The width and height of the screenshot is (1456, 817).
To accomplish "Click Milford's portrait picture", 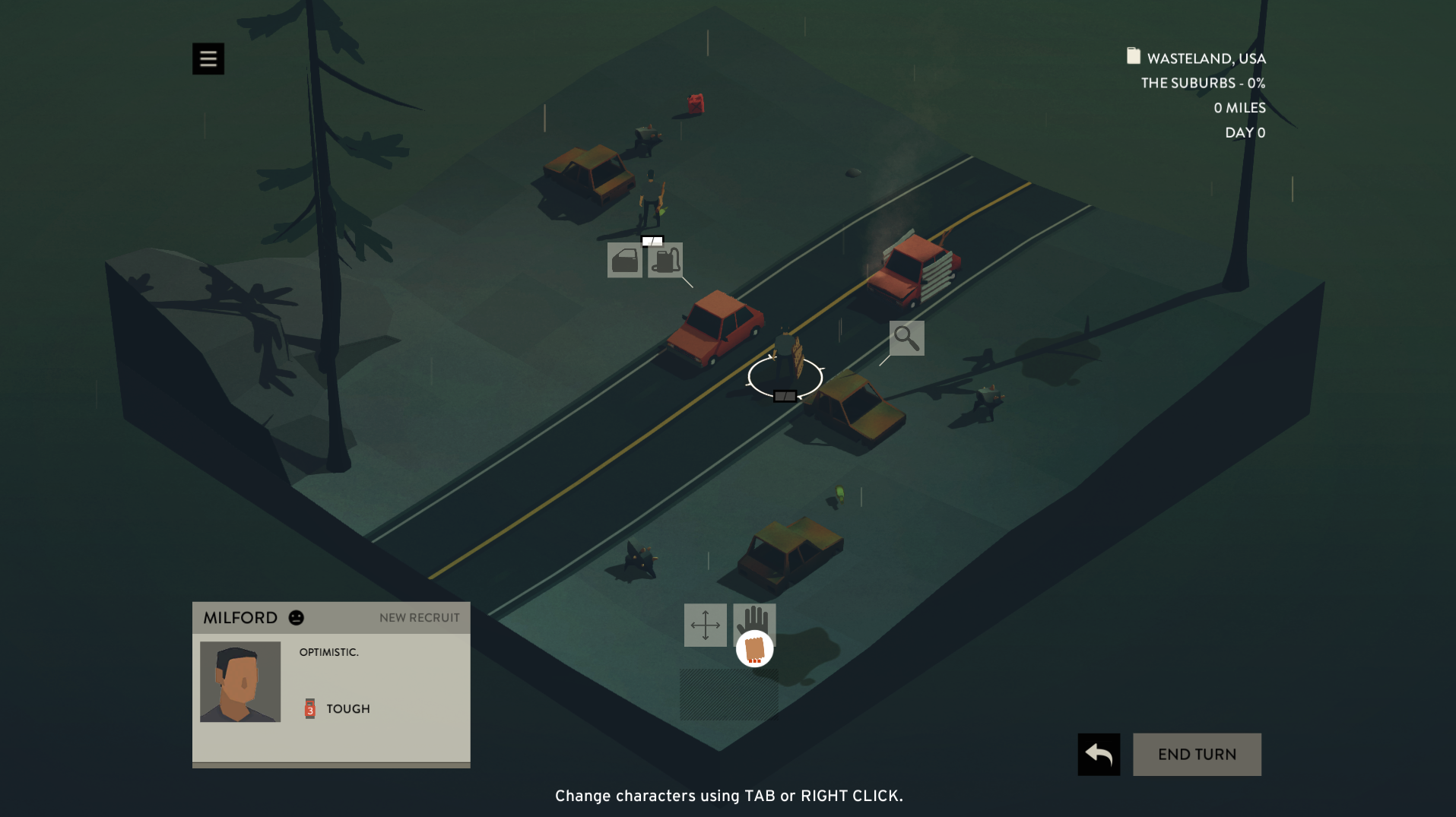I will (239, 682).
